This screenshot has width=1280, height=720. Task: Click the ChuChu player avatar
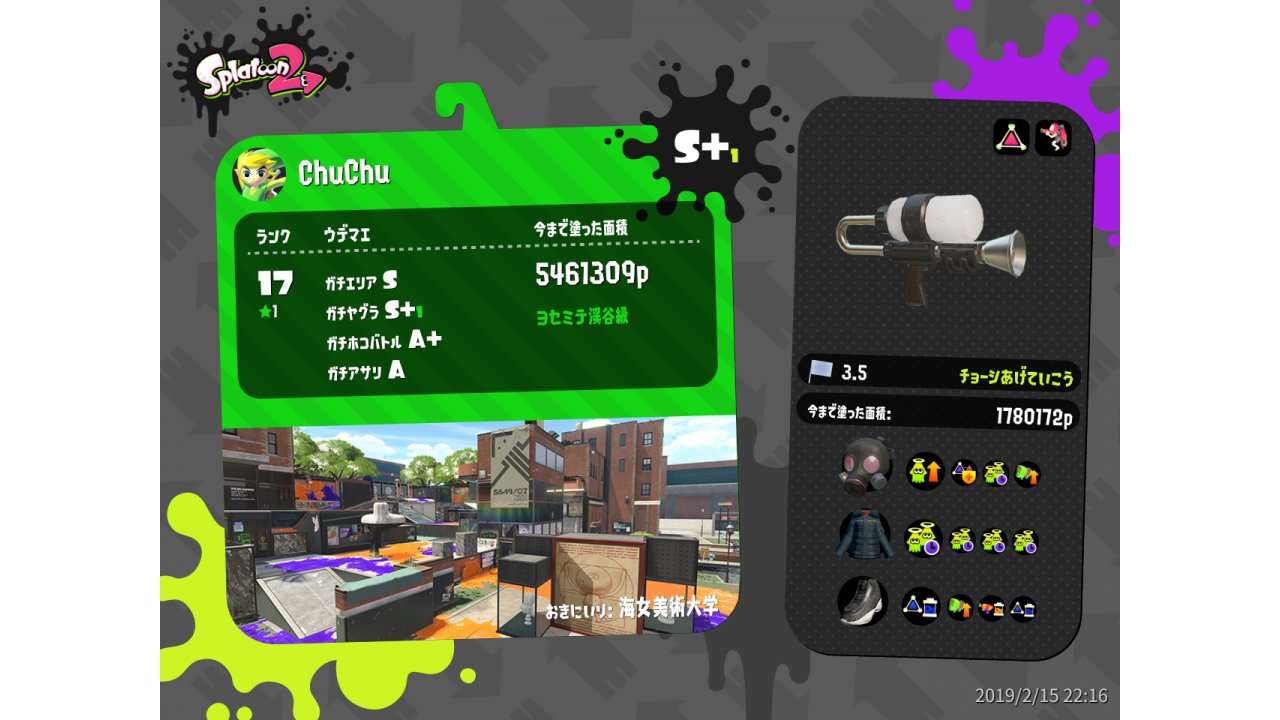pos(259,175)
